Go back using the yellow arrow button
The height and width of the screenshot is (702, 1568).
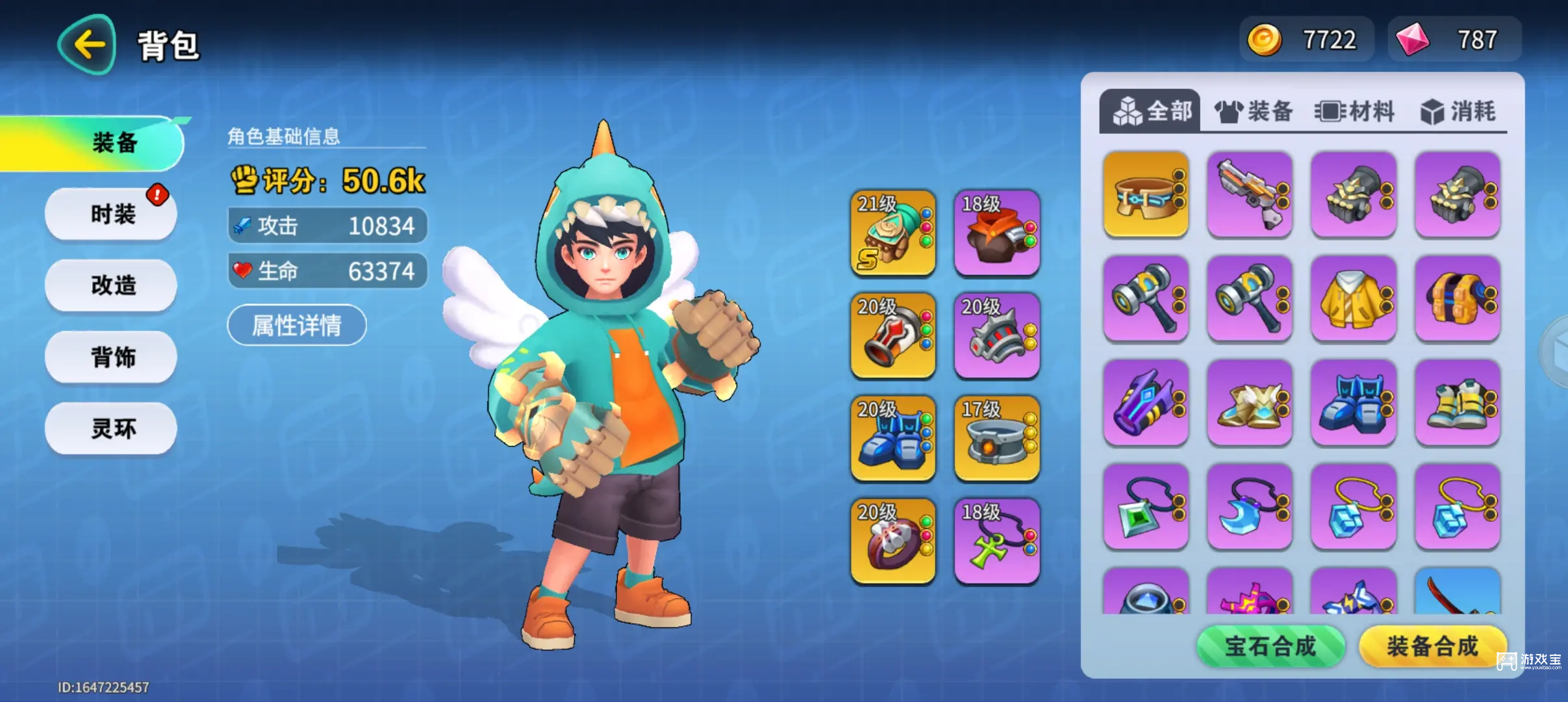pos(88,45)
